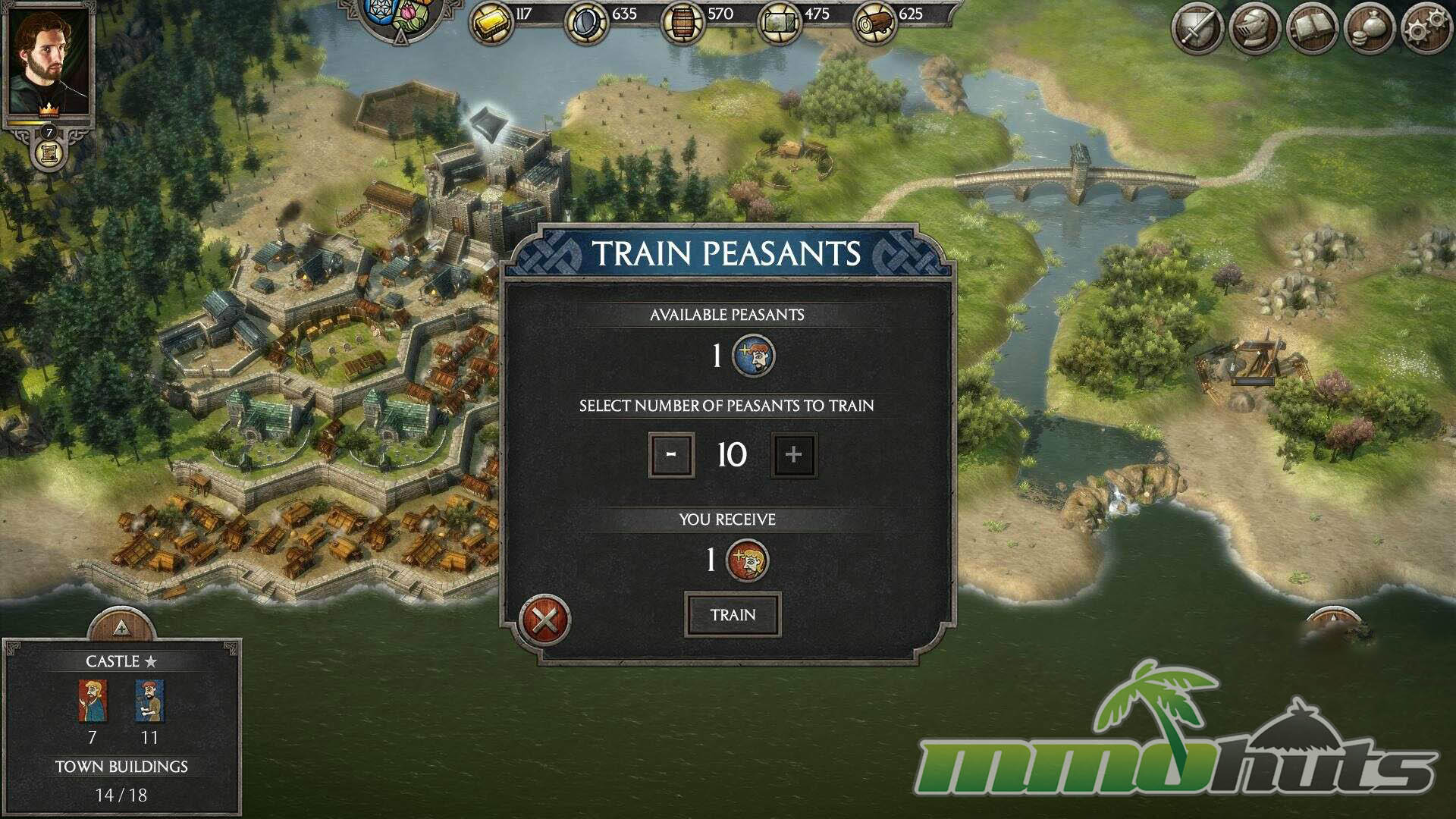Expand the Castle panel with arrow tab
The image size is (1456, 819).
(121, 626)
